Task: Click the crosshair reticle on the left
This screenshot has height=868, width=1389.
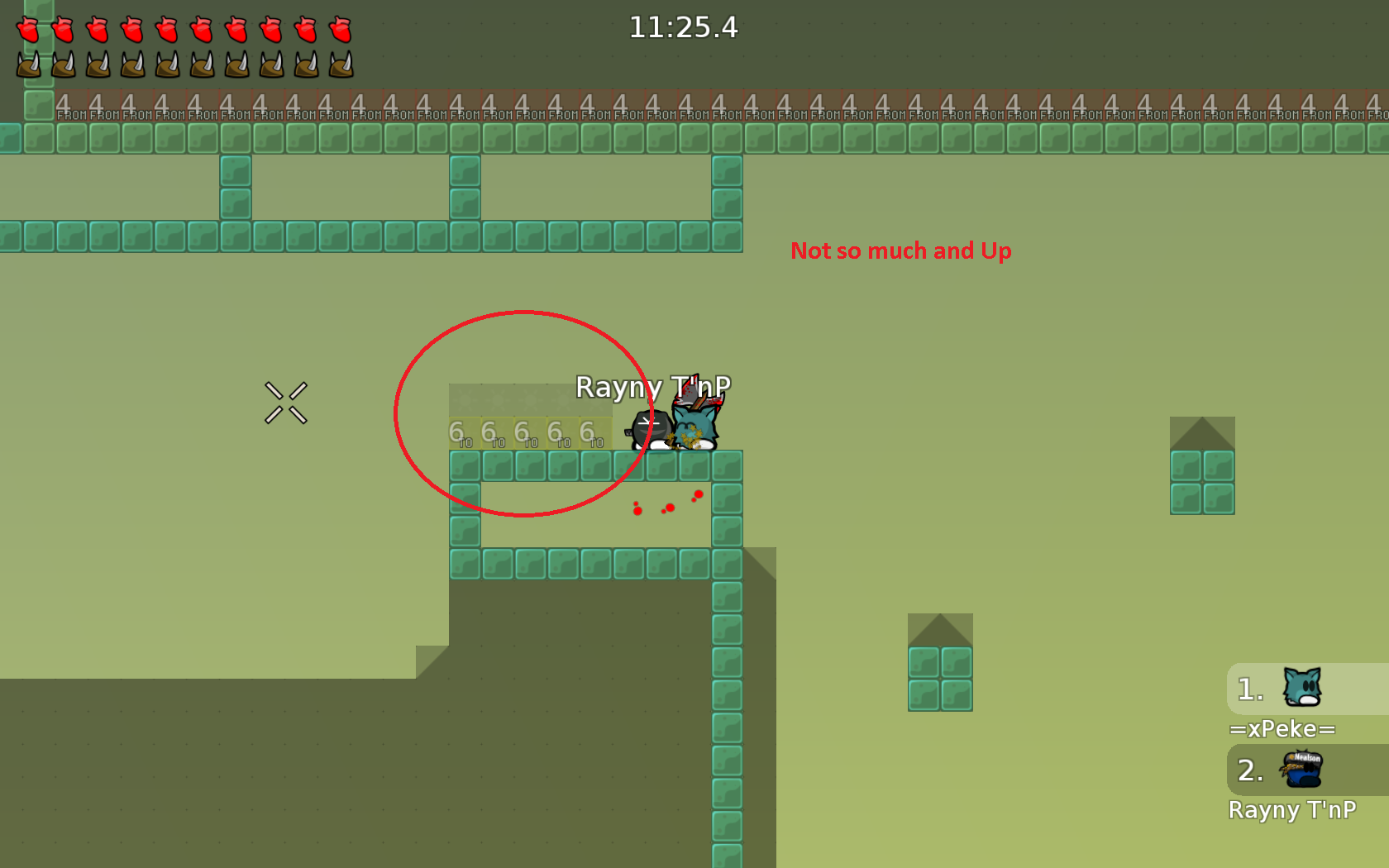Action: point(286,403)
